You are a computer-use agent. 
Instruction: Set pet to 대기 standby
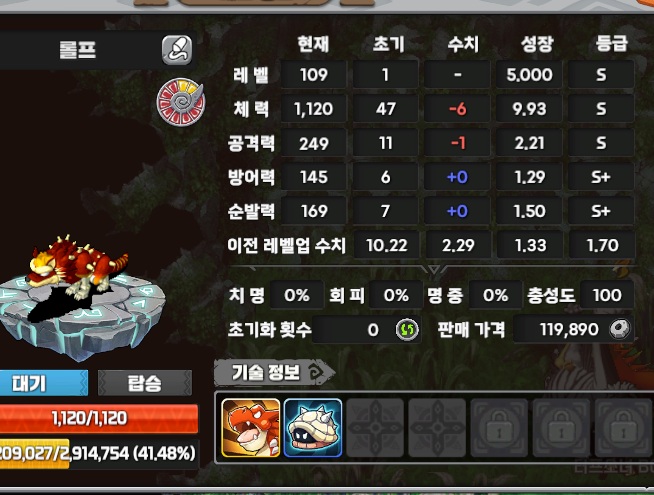click(x=44, y=382)
